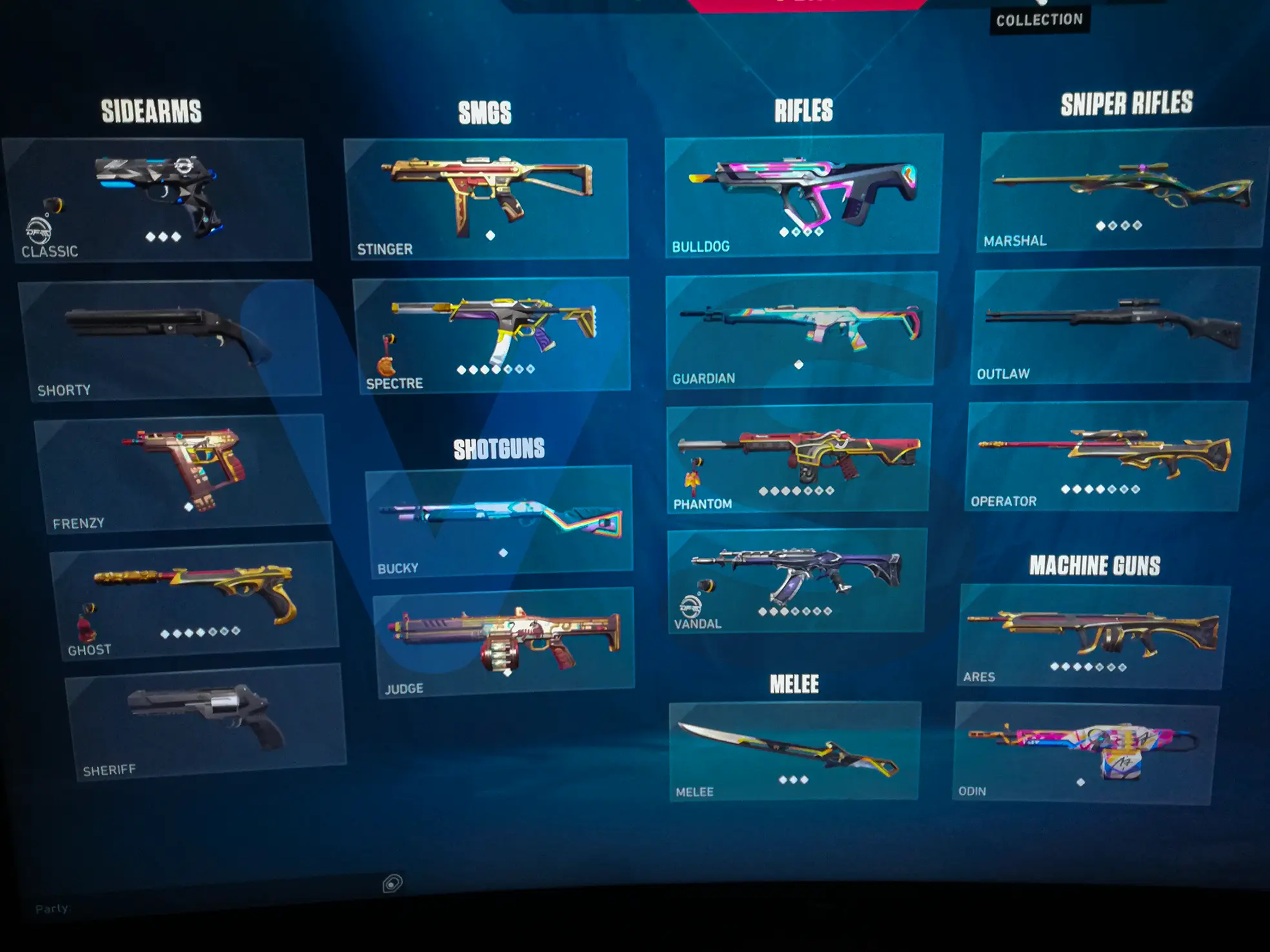Select the Classic sidearm slot
This screenshot has height=952, width=1270.
(x=157, y=199)
